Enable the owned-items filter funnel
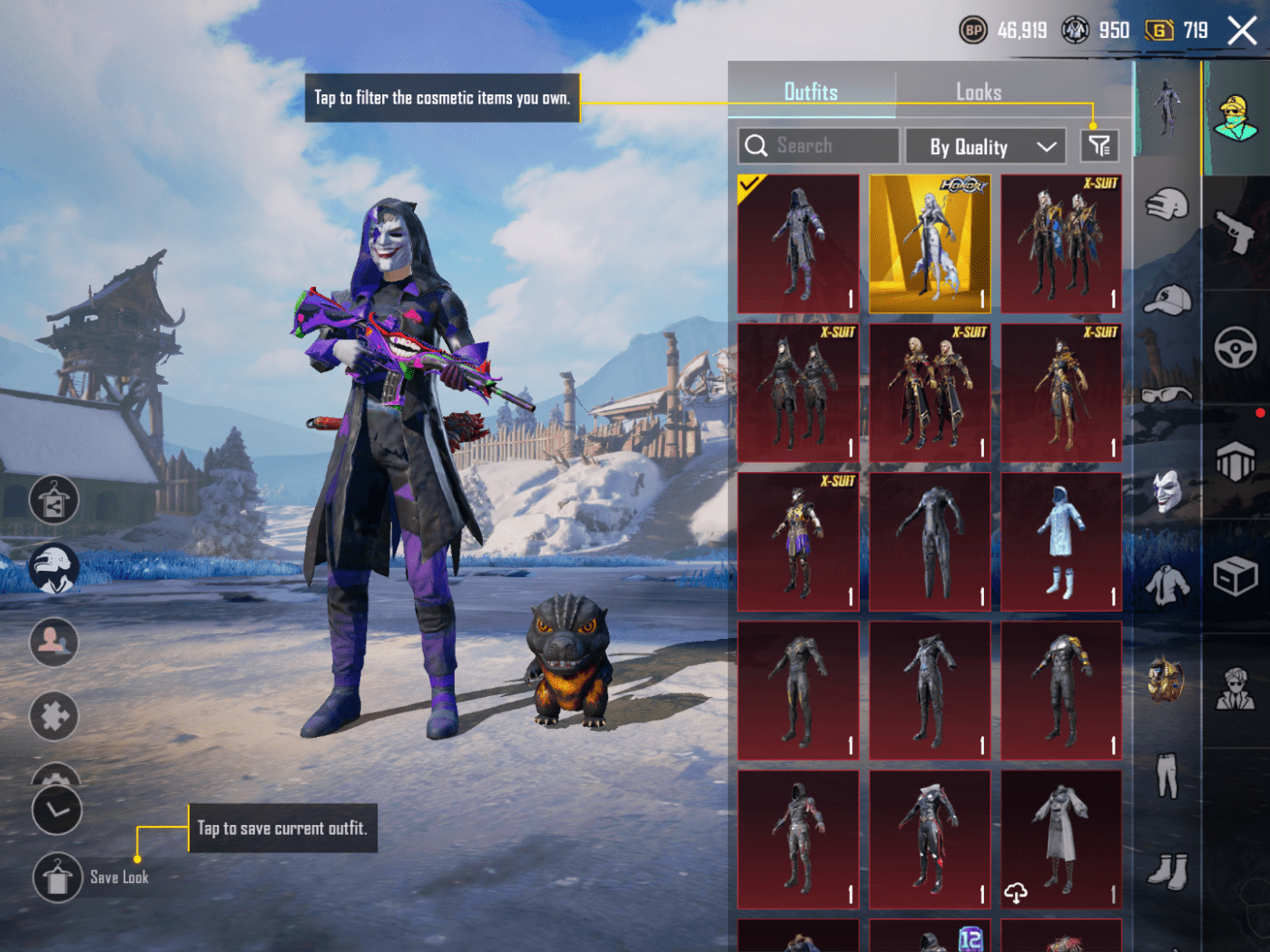 [x=1098, y=145]
